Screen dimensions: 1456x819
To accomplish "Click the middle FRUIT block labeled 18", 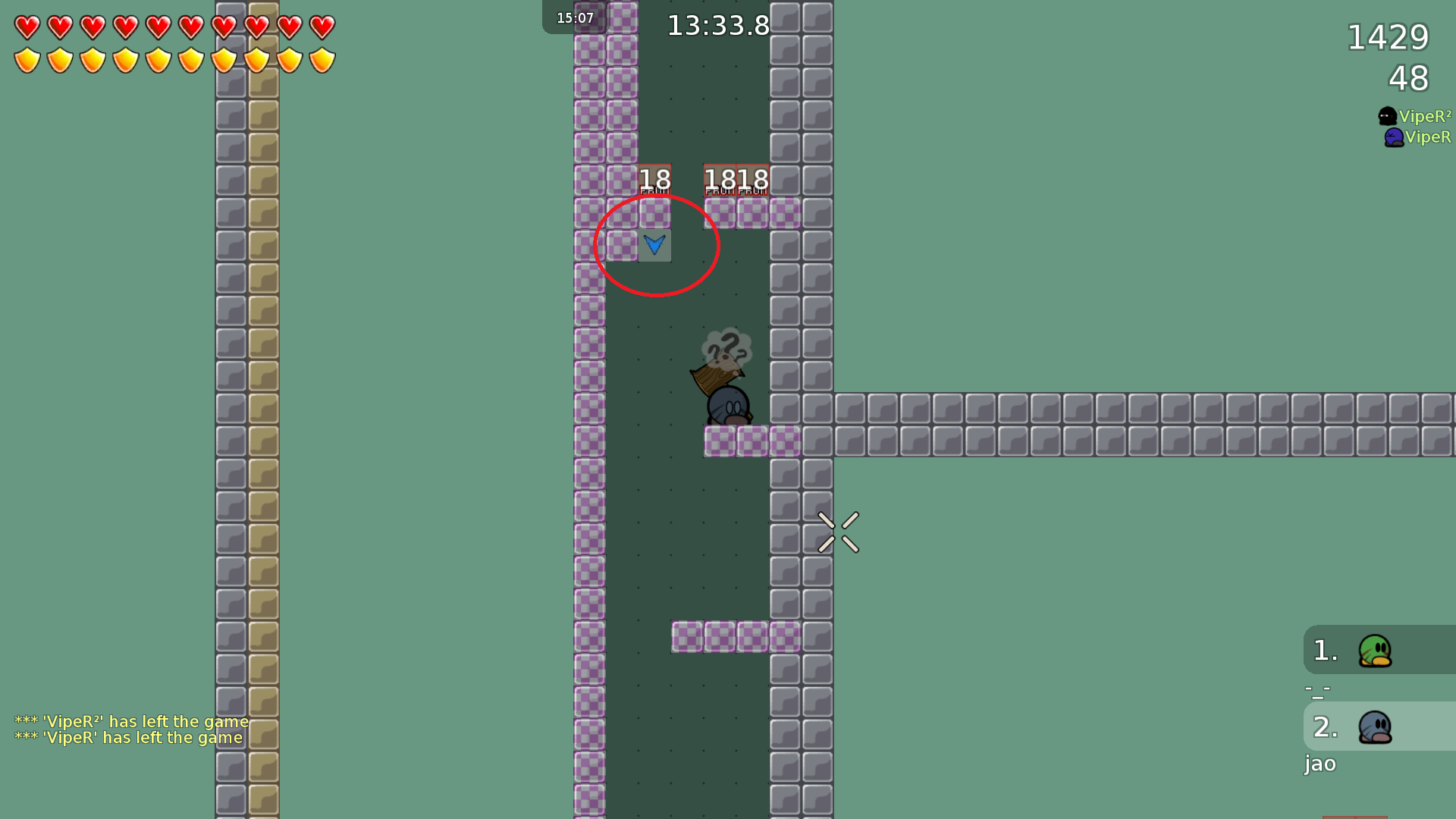I will pos(720,180).
